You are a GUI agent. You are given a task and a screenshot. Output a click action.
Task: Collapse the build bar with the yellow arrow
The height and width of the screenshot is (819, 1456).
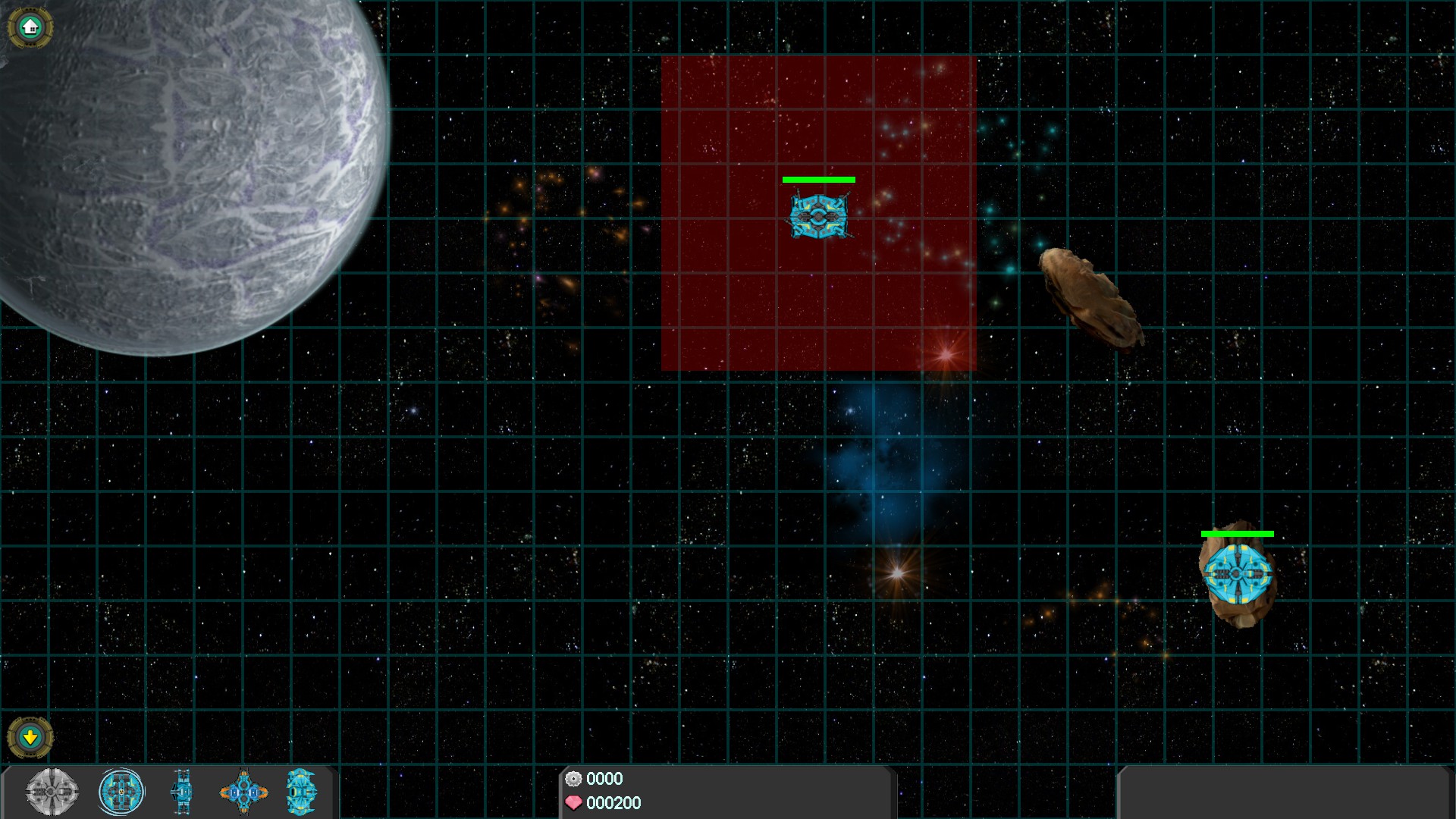coord(30,736)
